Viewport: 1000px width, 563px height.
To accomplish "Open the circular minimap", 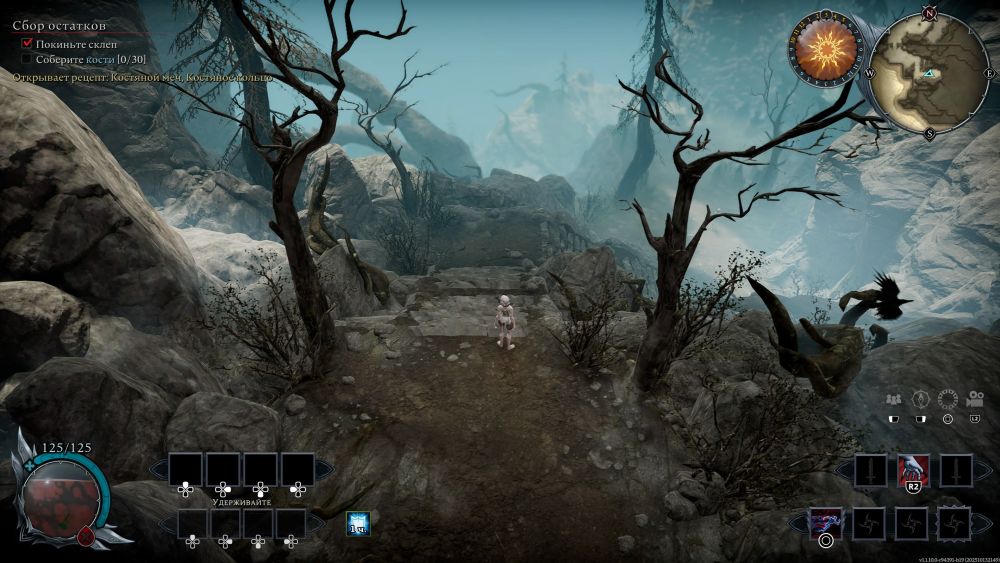I will [929, 71].
